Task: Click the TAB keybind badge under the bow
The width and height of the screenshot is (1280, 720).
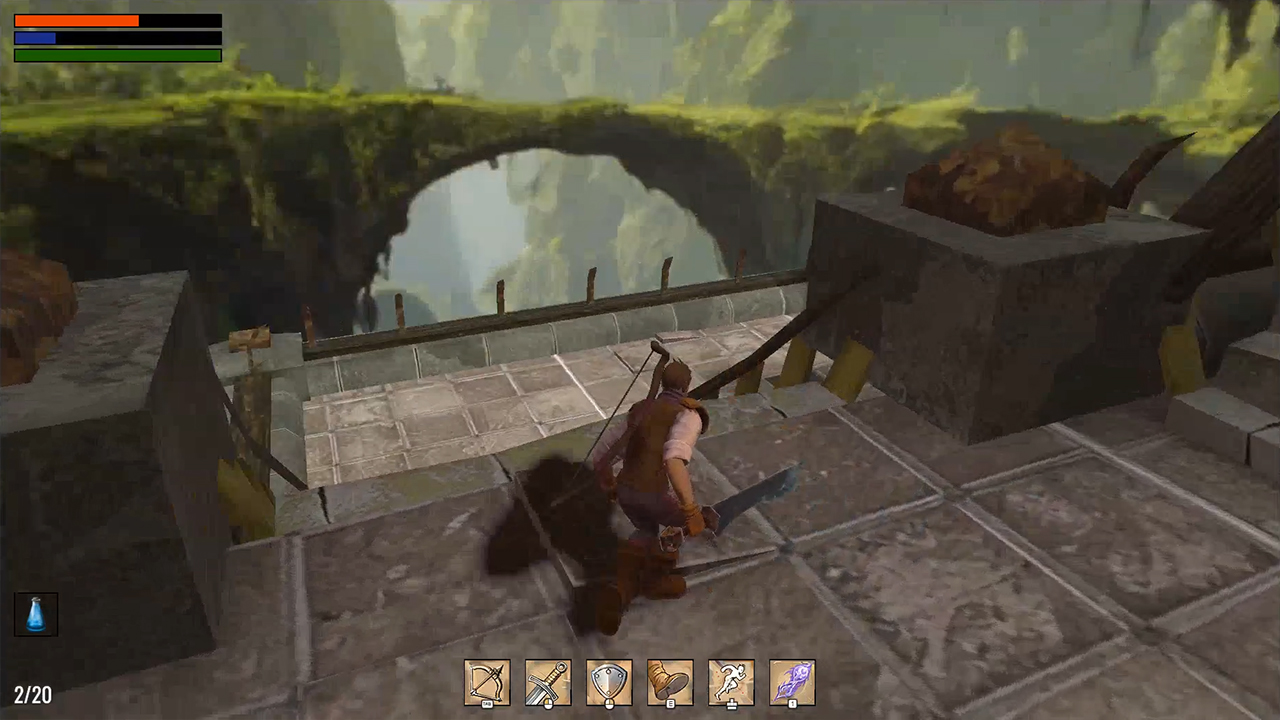Action: (487, 703)
